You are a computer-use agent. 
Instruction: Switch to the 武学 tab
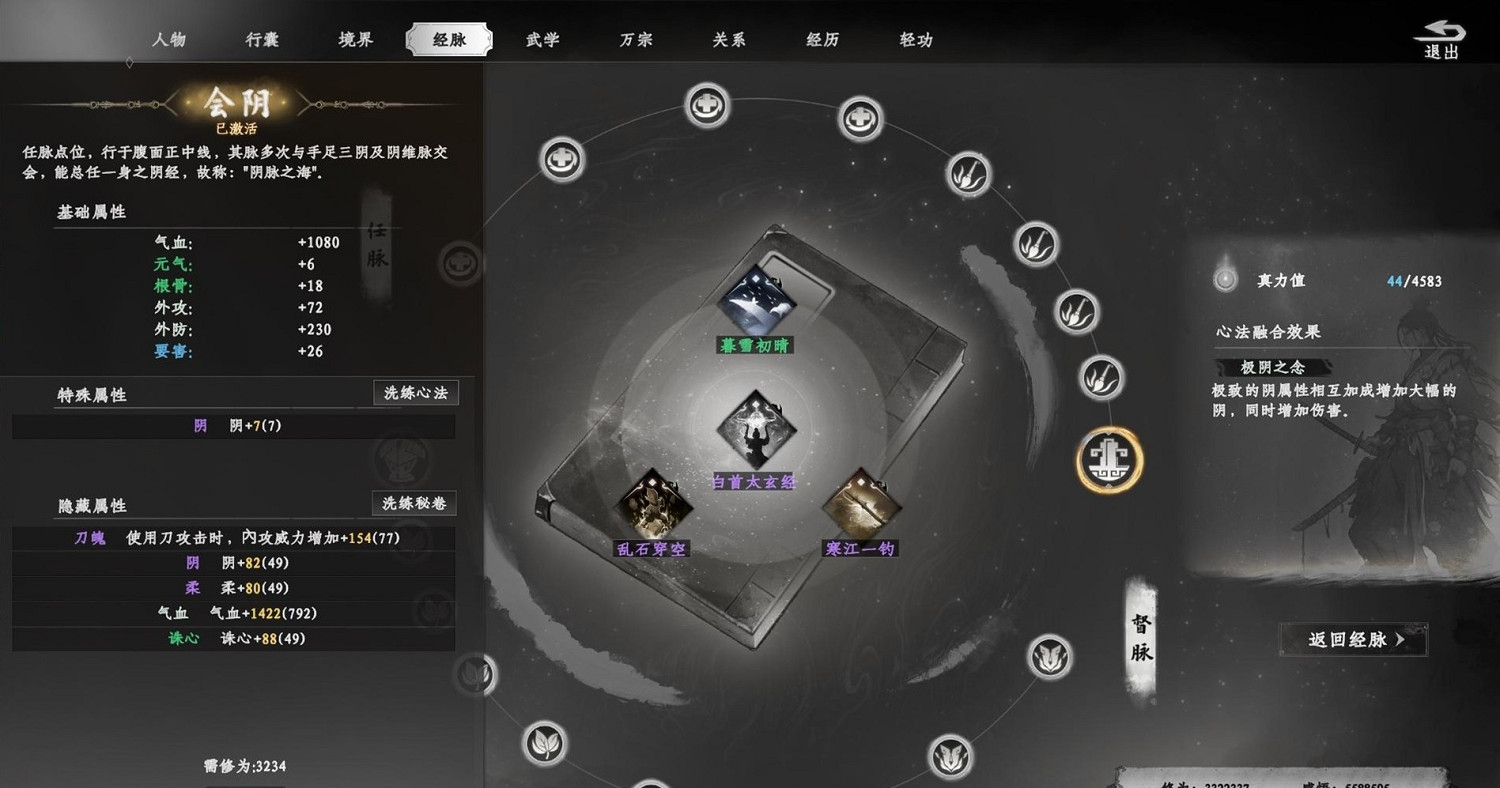[542, 40]
